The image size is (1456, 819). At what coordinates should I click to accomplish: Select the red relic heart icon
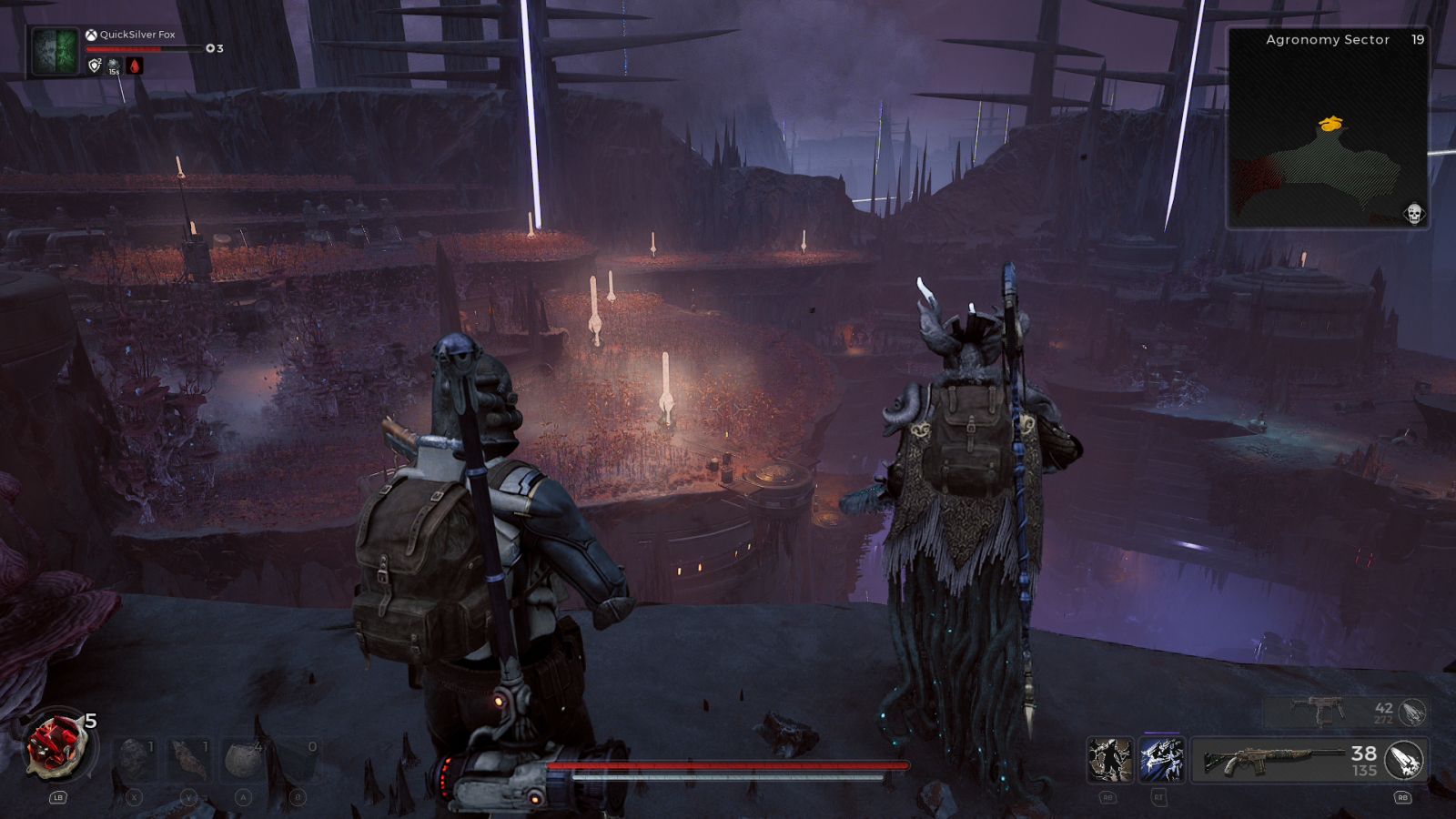[58, 746]
